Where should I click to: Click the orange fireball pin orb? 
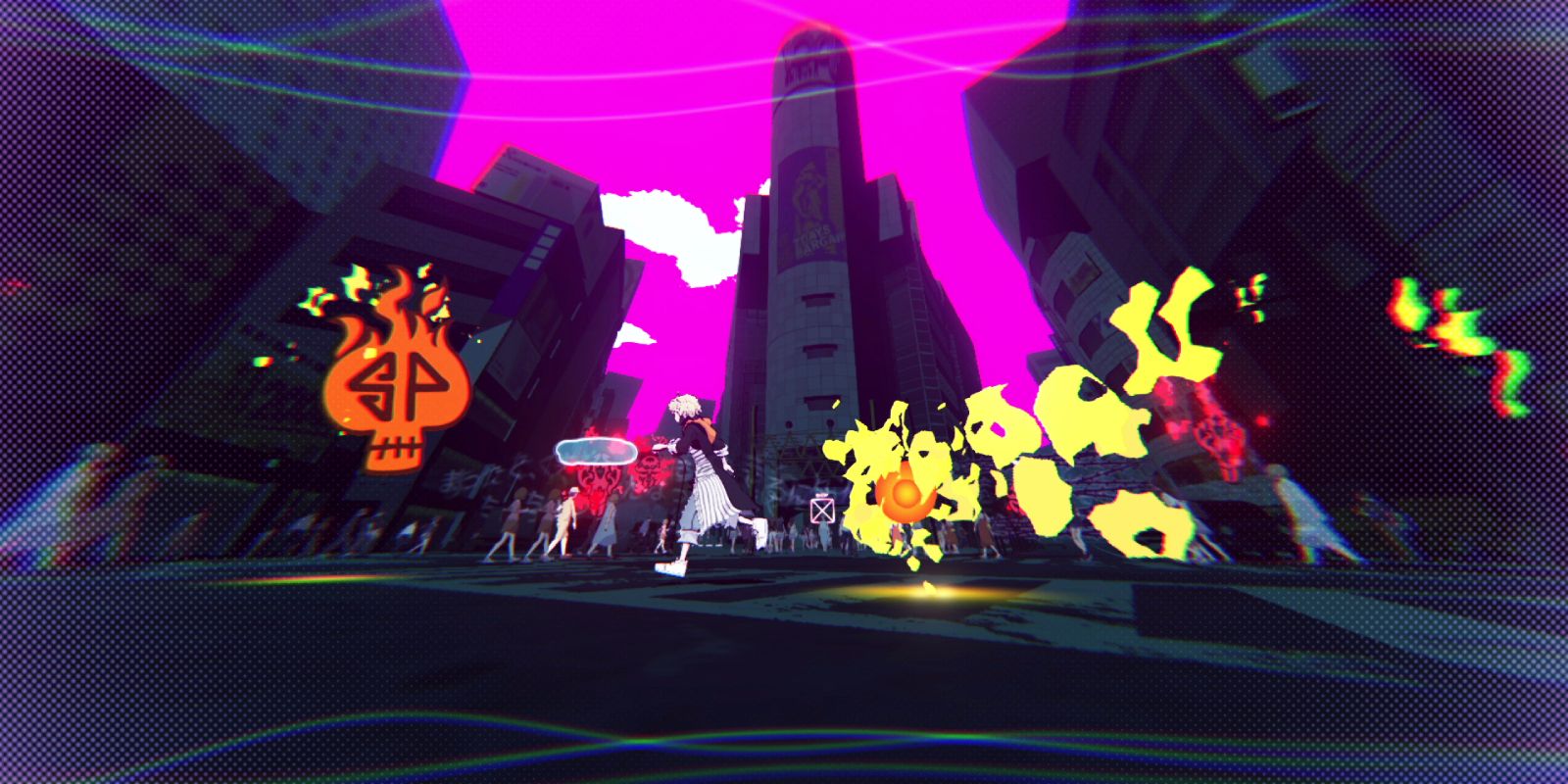906,493
